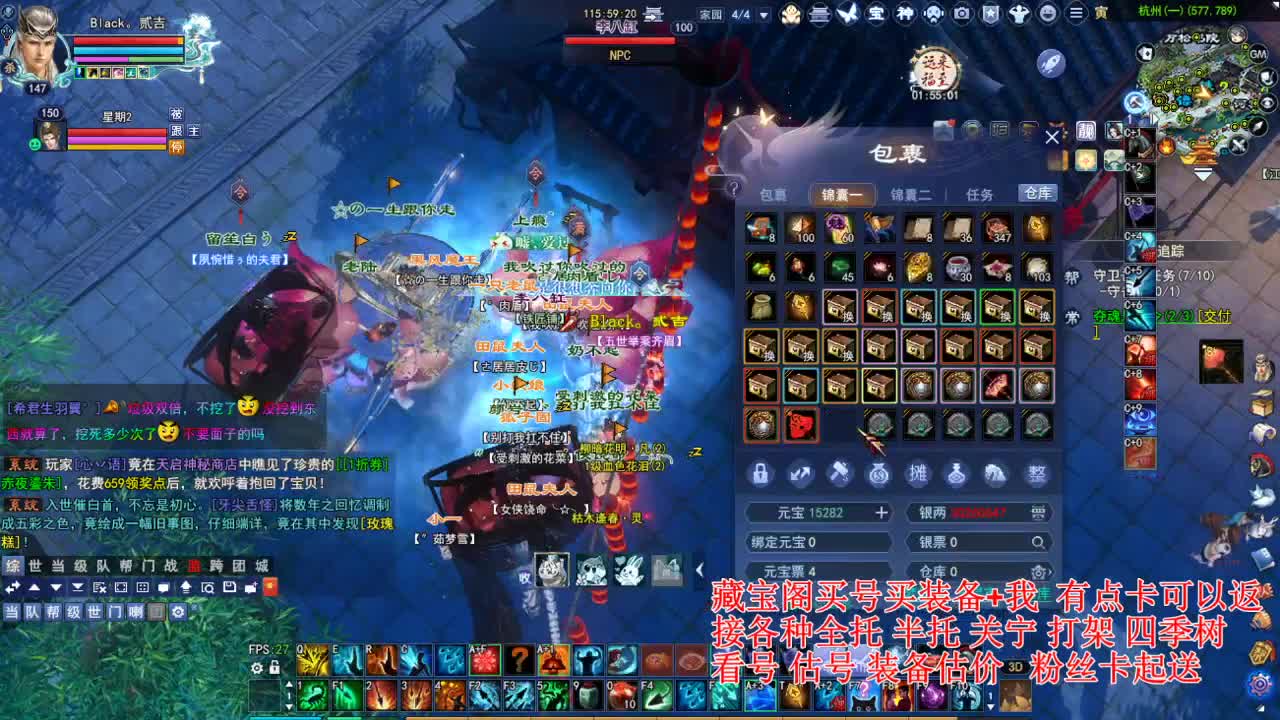Toggle the 喇 loudspeaker channel filter
Image resolution: width=1280 pixels, height=720 pixels.
coord(135,611)
